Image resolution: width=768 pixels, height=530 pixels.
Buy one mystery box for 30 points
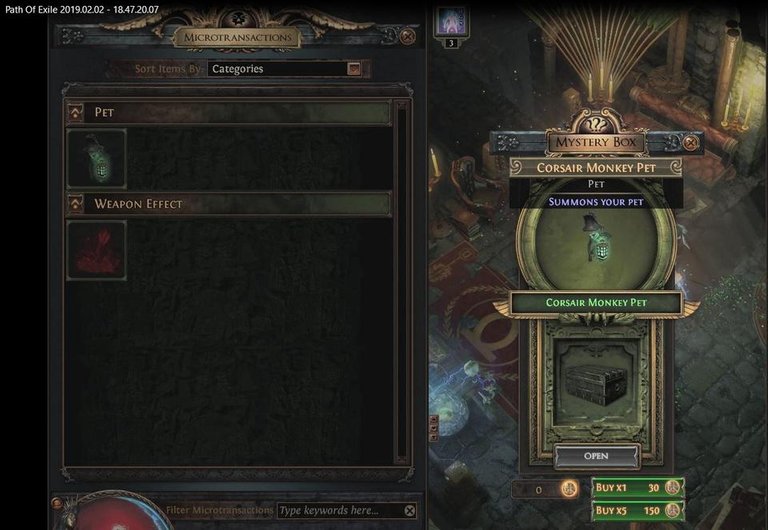[636, 488]
